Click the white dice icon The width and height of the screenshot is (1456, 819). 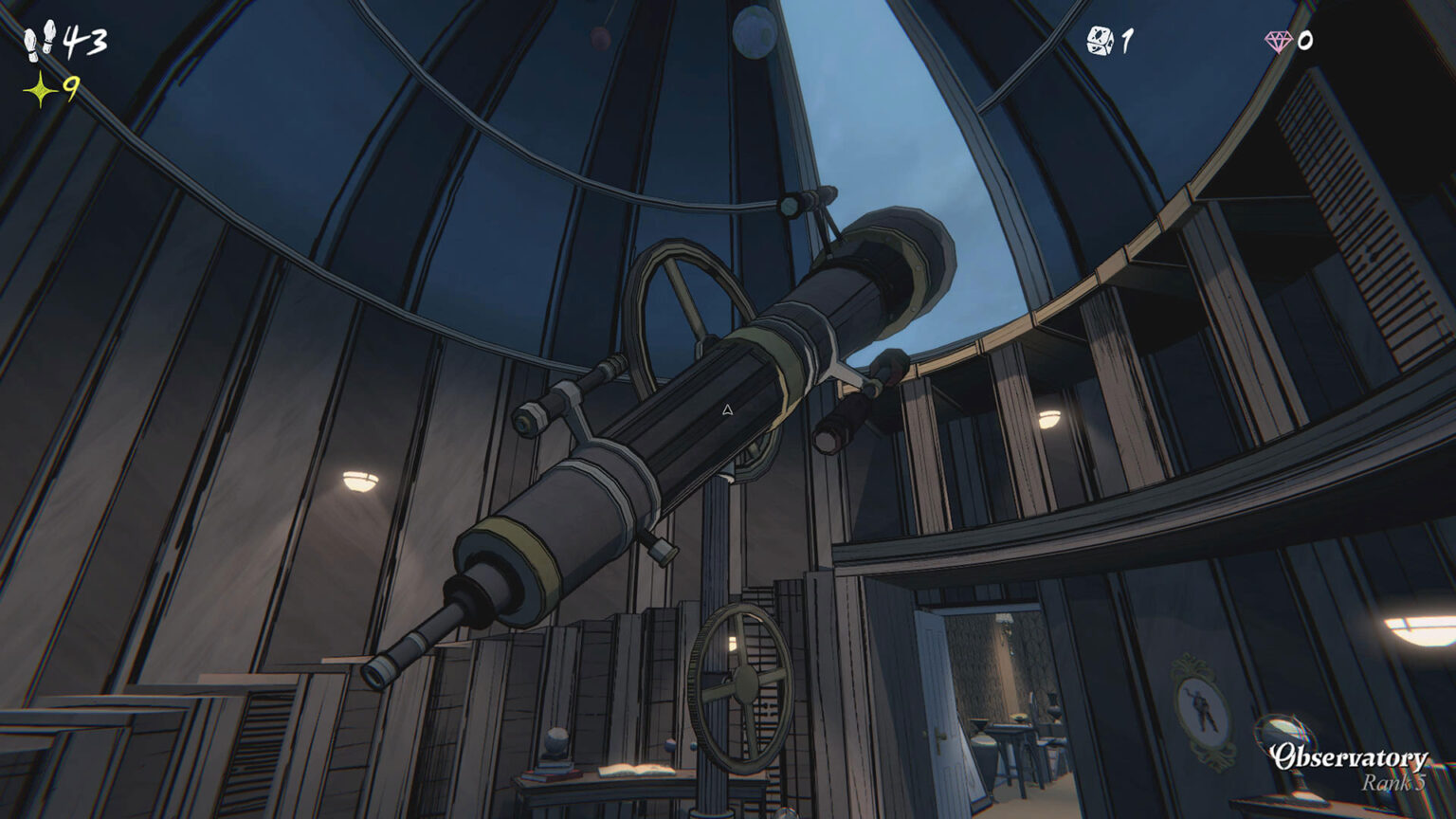coord(1100,41)
